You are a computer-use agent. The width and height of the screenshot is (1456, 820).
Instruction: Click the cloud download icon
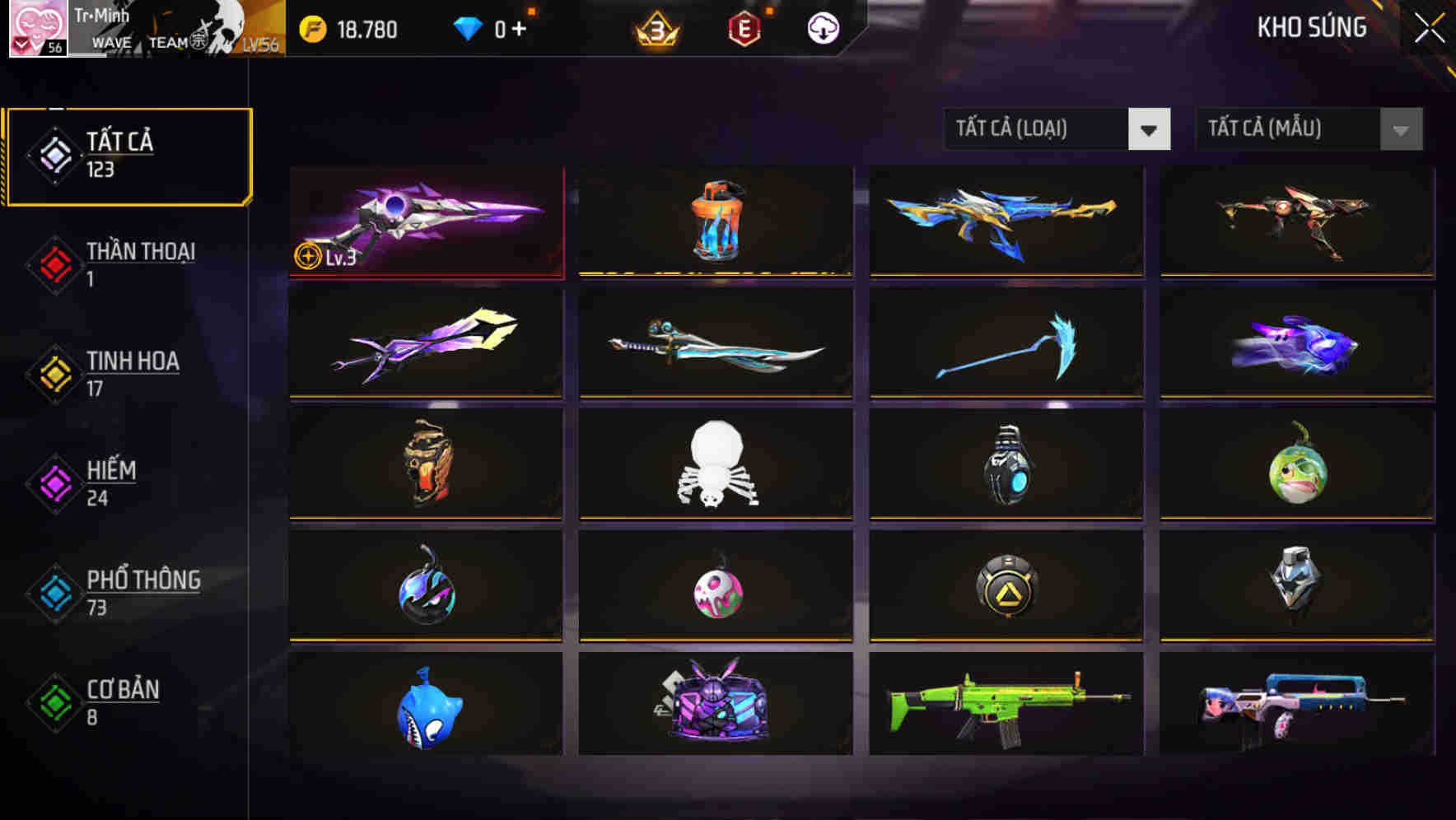822,28
